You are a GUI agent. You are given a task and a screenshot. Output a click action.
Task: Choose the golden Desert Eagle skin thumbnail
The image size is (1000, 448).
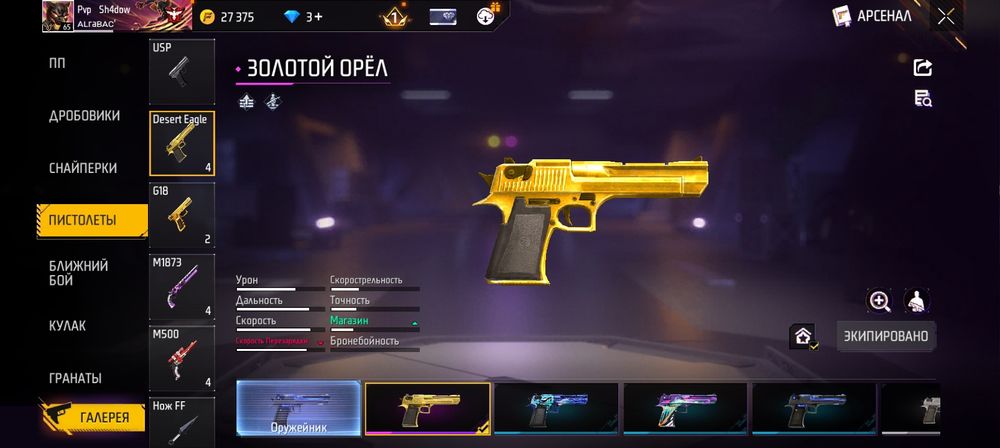(x=427, y=410)
